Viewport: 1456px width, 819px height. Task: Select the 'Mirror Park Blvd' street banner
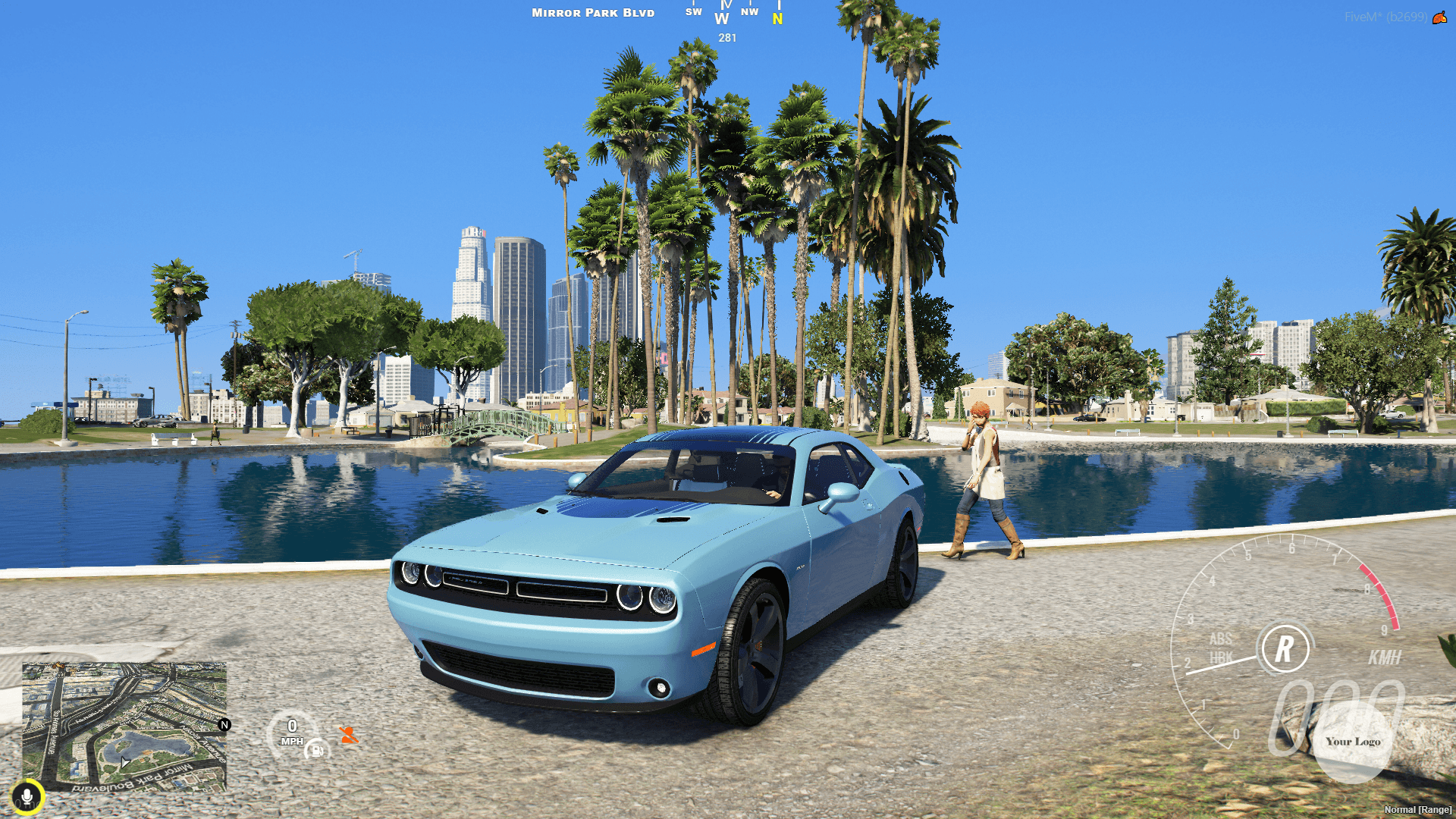591,12
